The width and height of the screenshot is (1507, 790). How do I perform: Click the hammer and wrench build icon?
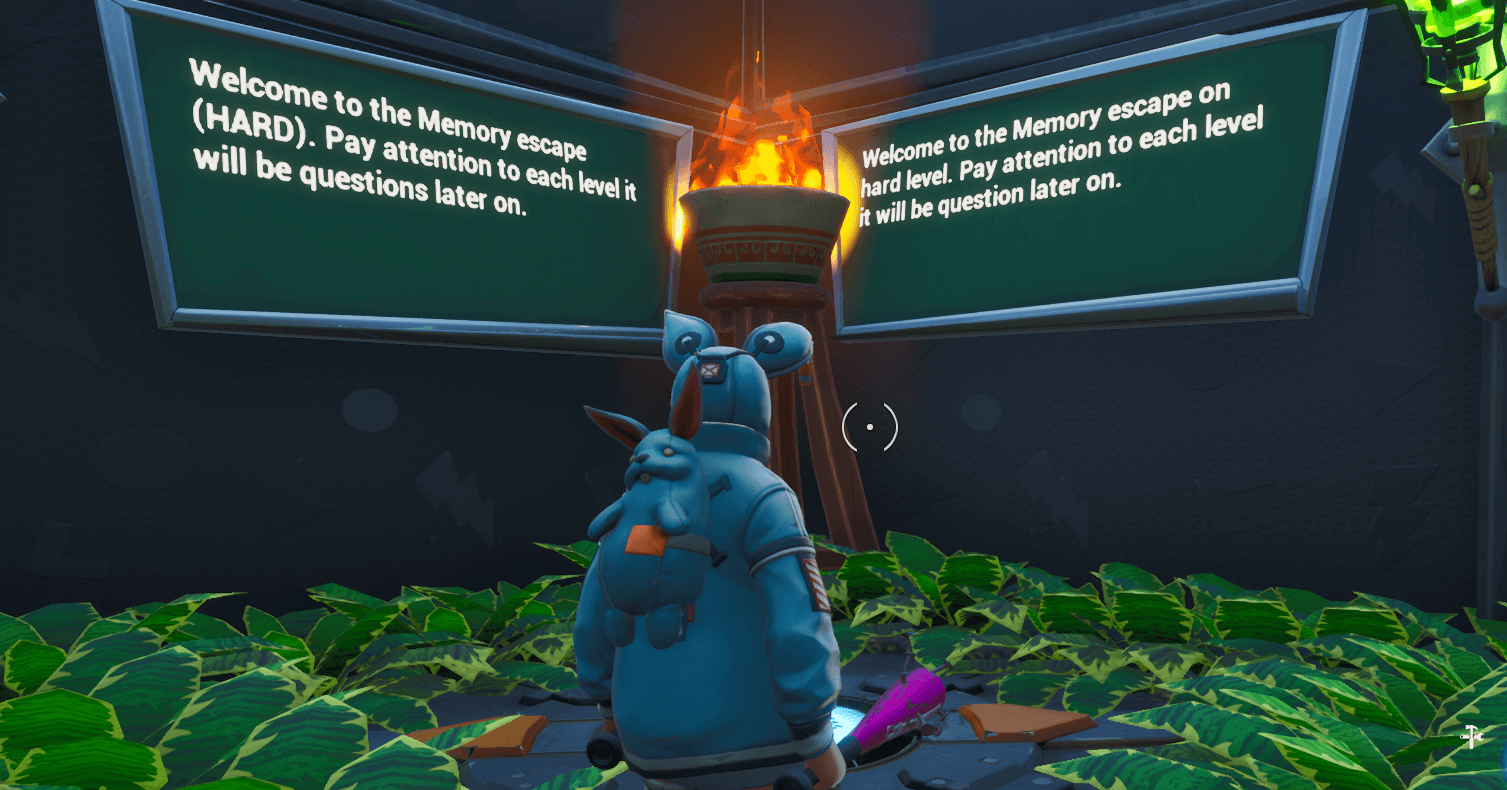tap(1471, 737)
